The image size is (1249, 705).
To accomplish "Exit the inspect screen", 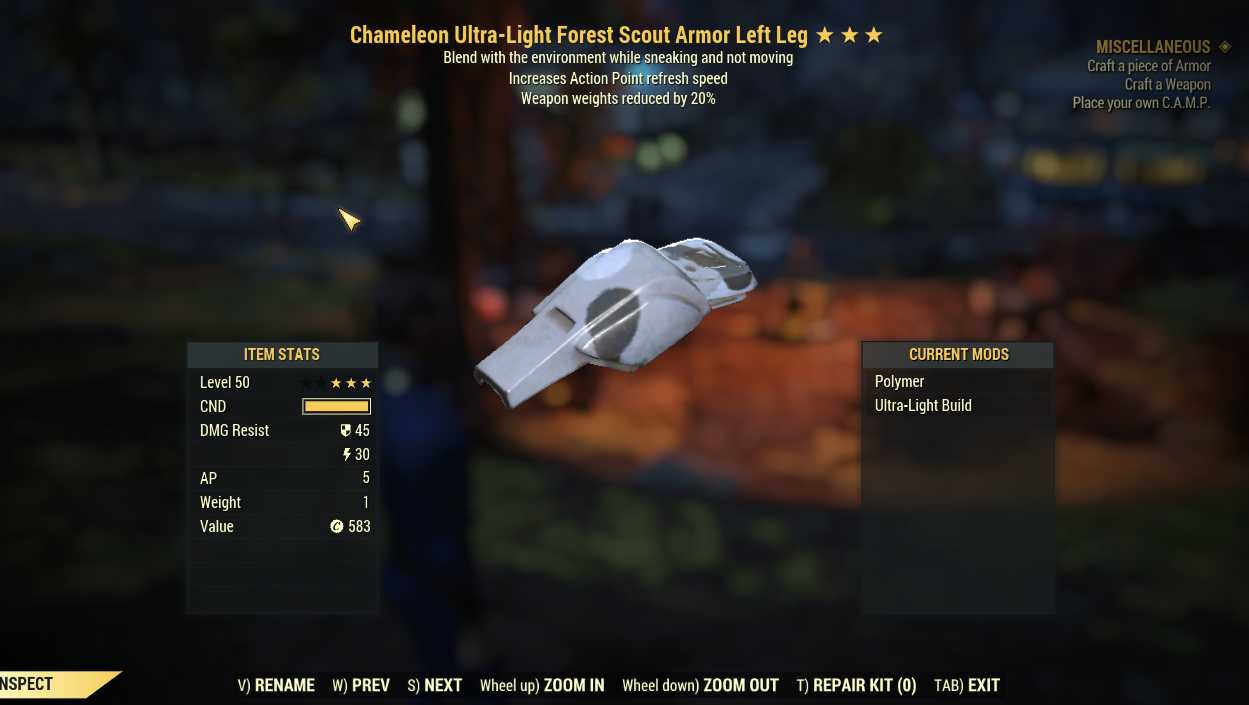I will tap(967, 685).
